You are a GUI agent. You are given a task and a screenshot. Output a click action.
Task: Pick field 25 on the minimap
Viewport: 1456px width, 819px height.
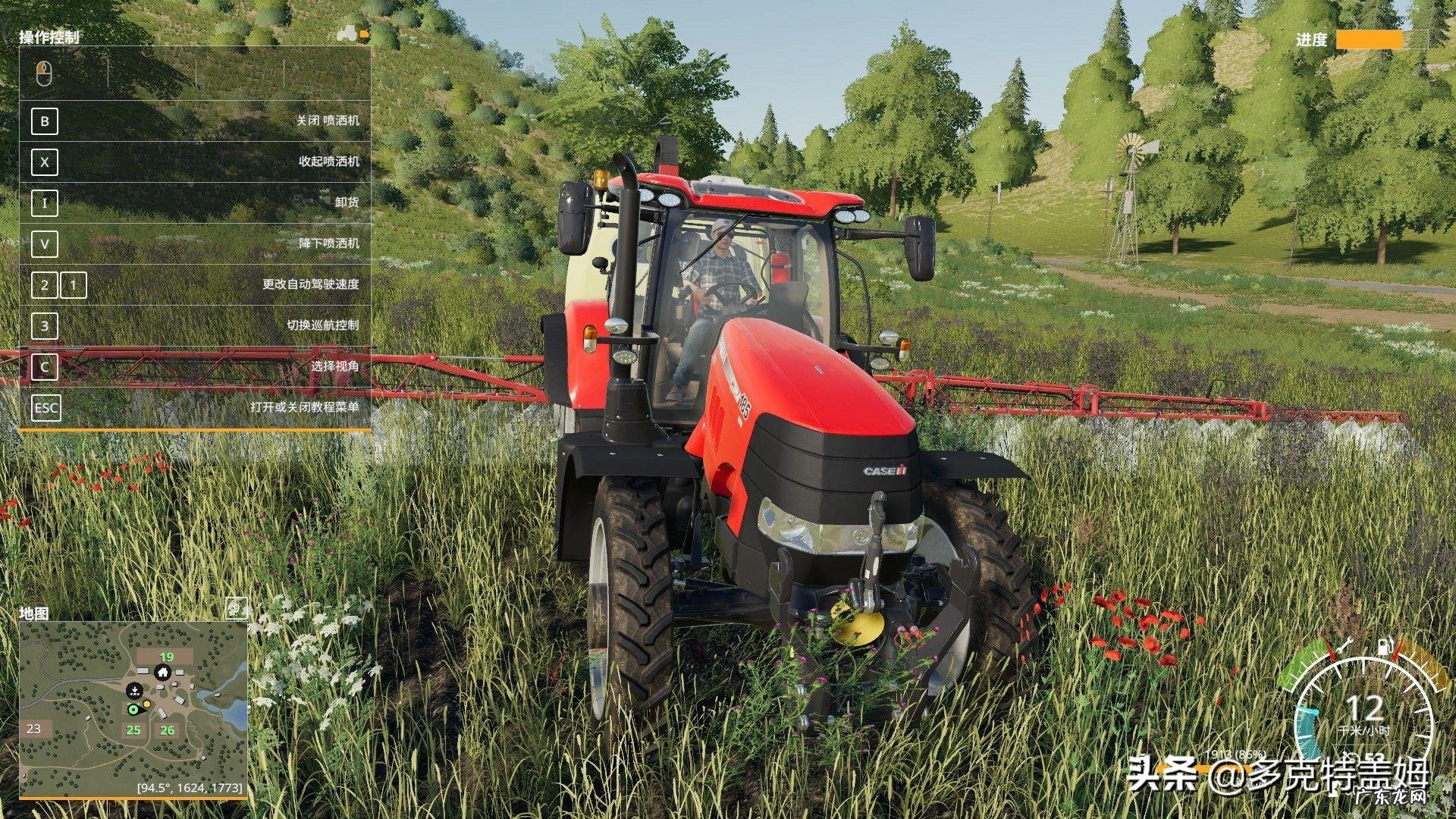[133, 730]
